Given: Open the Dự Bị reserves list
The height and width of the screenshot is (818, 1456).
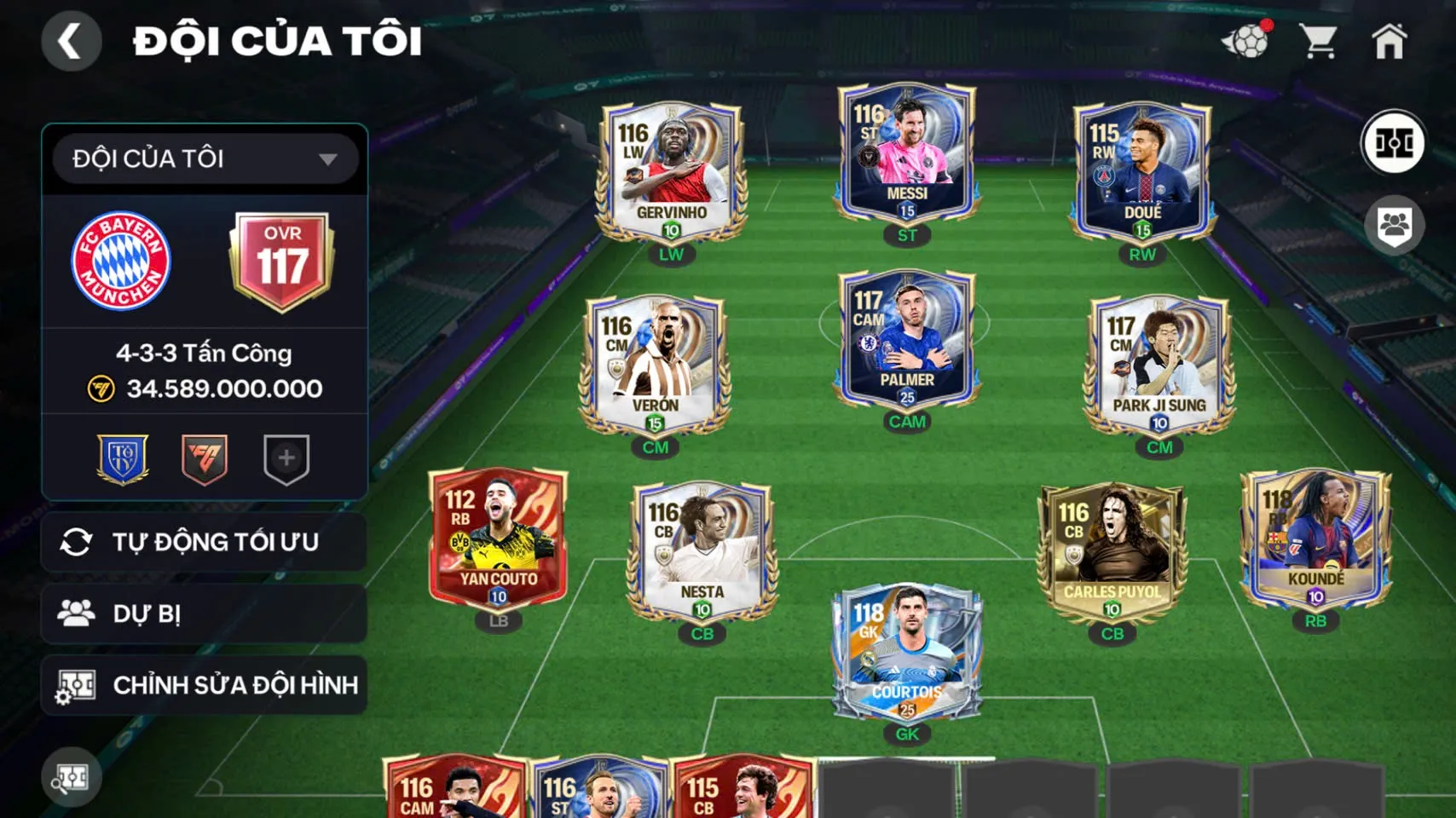Looking at the screenshot, I should [x=205, y=613].
